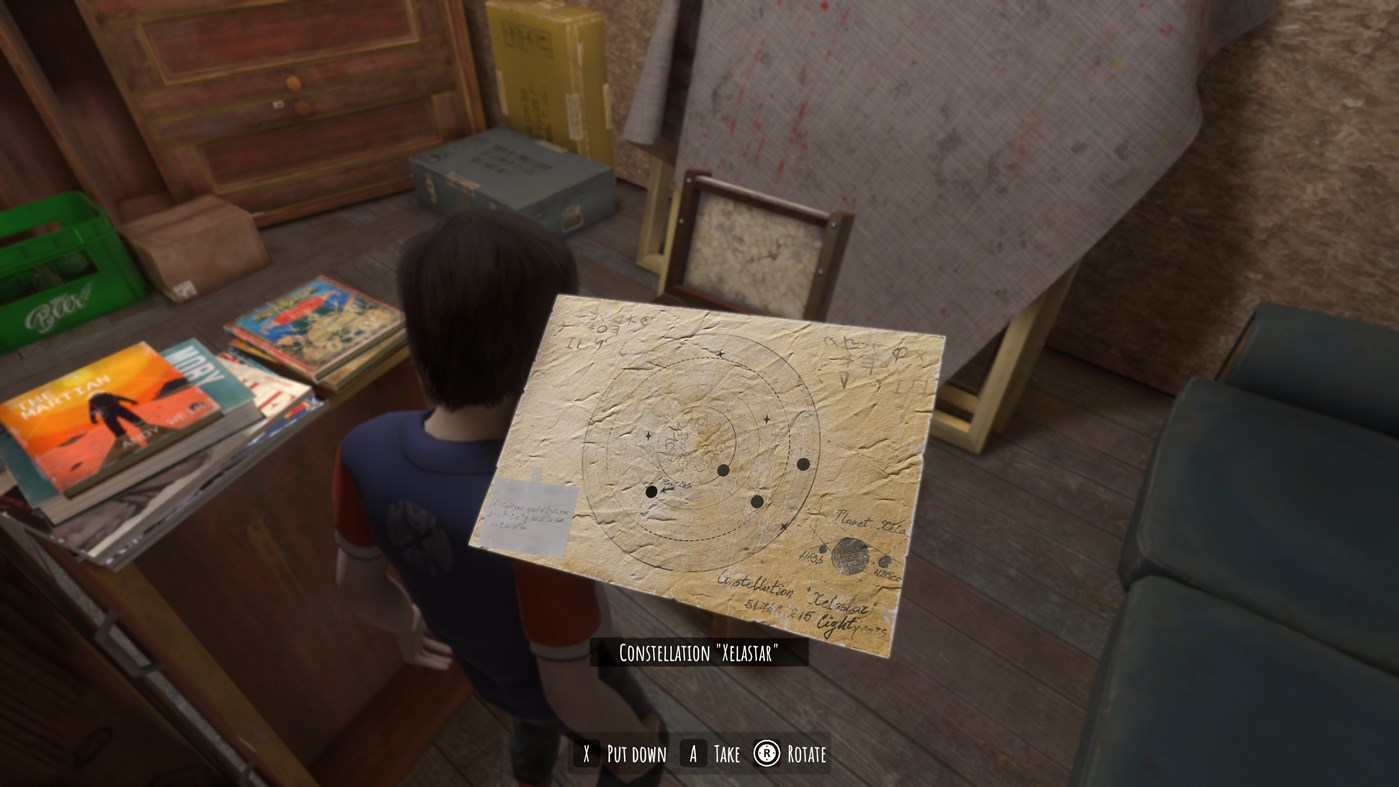
Task: Click the small moon labeled HR3b
Action: 822,549
